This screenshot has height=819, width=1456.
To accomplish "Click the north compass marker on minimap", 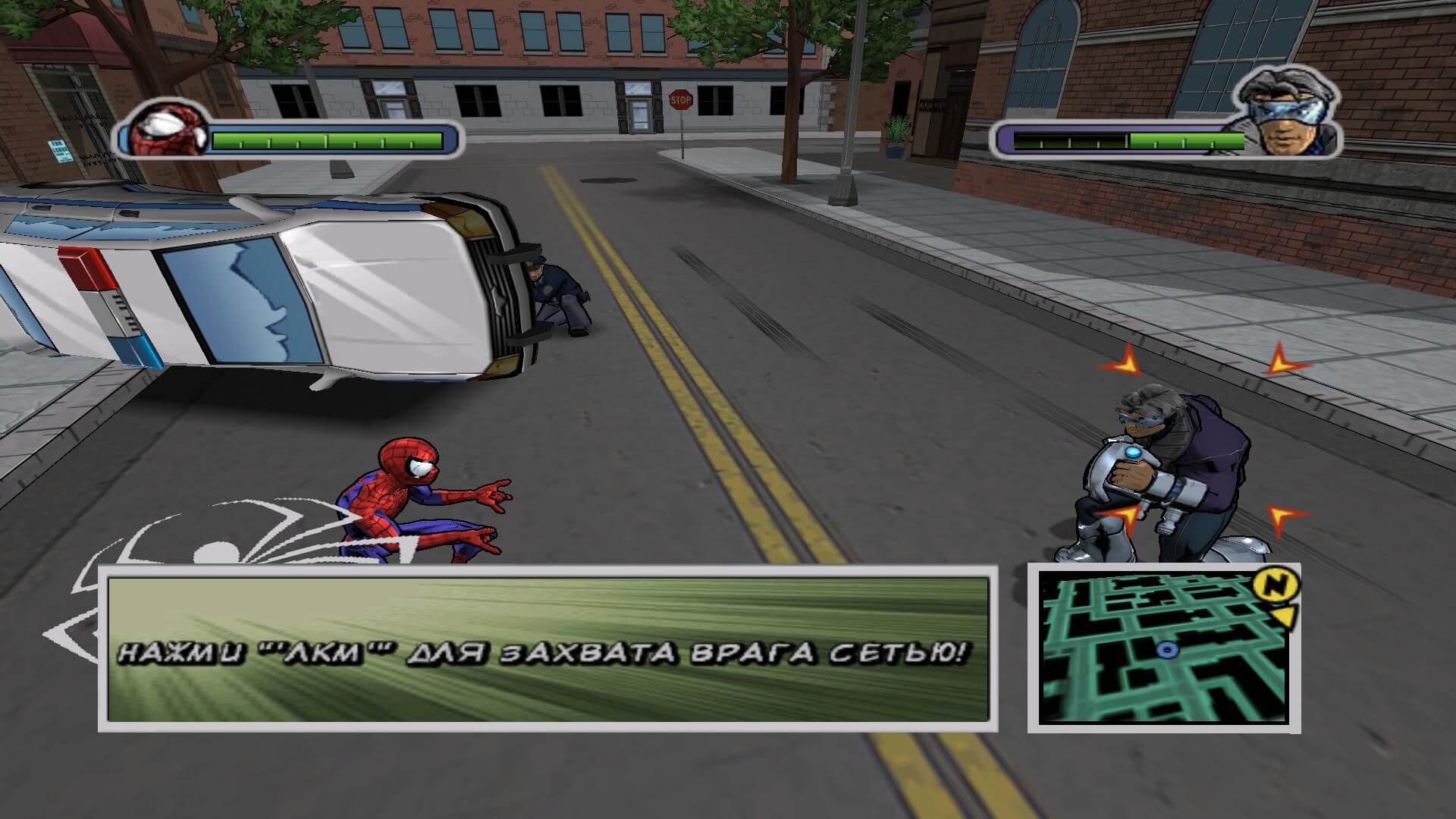I will tap(1276, 586).
